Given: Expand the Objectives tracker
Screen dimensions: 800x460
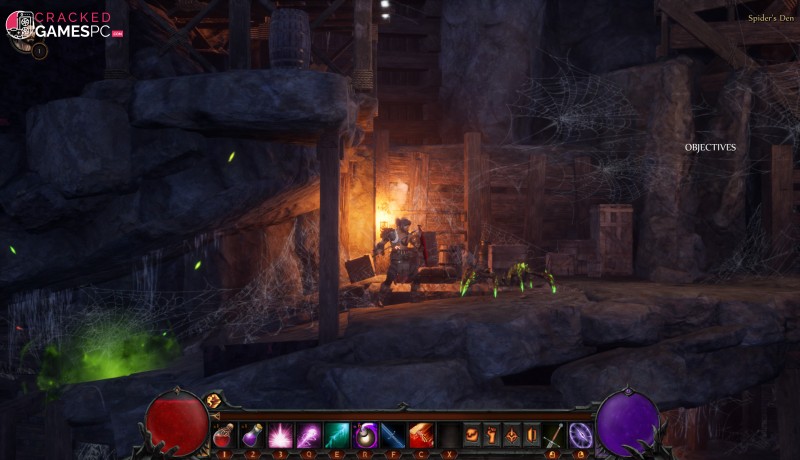Looking at the screenshot, I should coord(710,148).
